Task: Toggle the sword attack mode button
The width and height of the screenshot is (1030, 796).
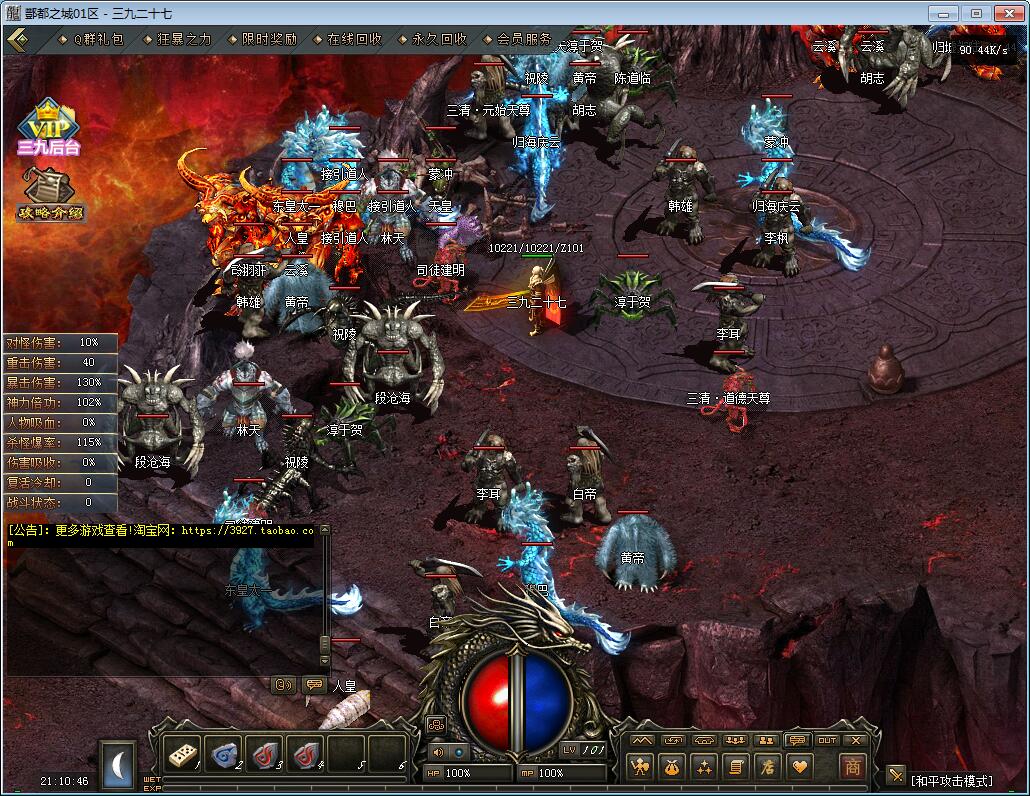Action: [x=895, y=777]
